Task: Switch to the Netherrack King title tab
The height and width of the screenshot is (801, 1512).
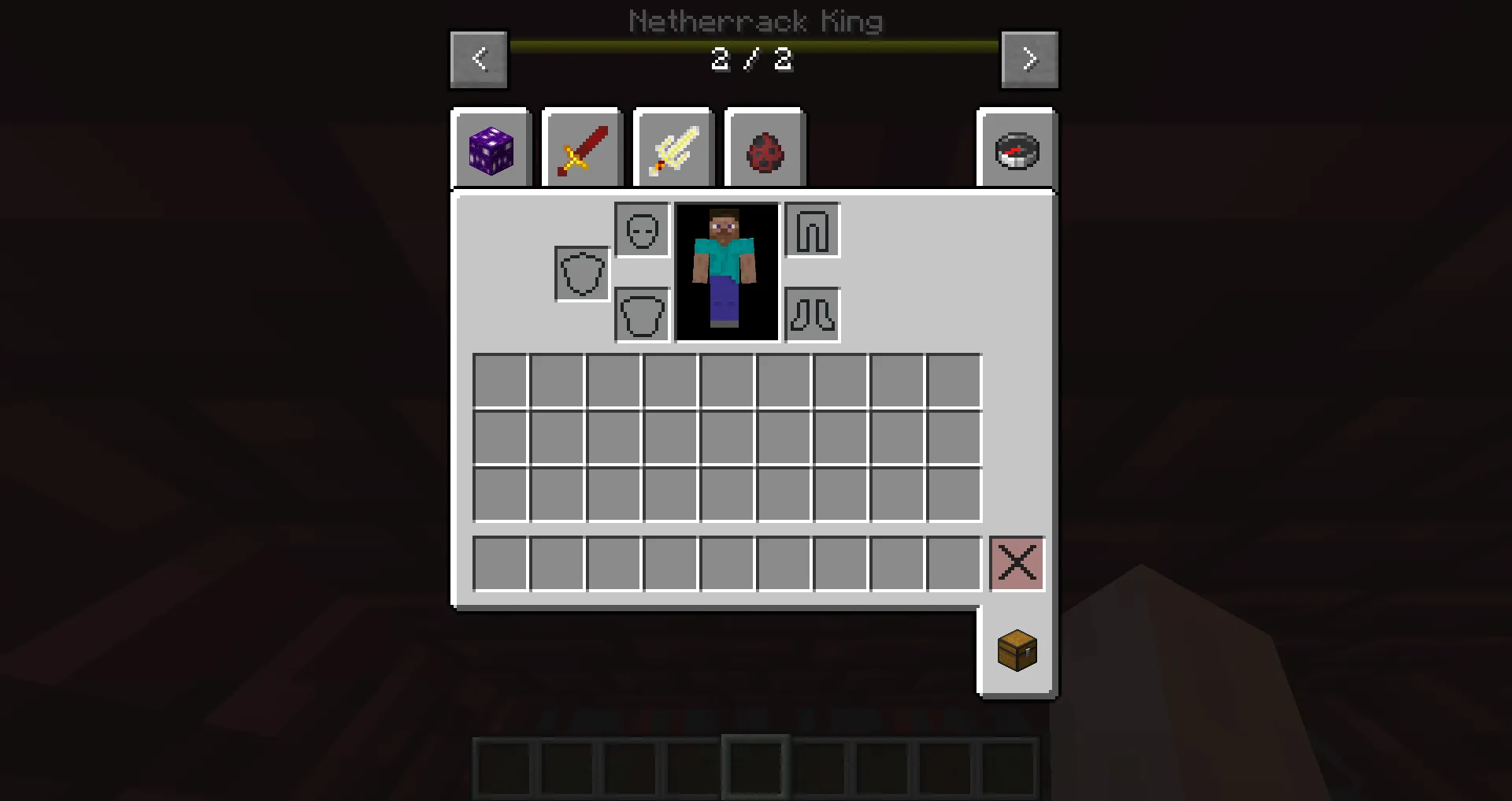Action: 755,21
